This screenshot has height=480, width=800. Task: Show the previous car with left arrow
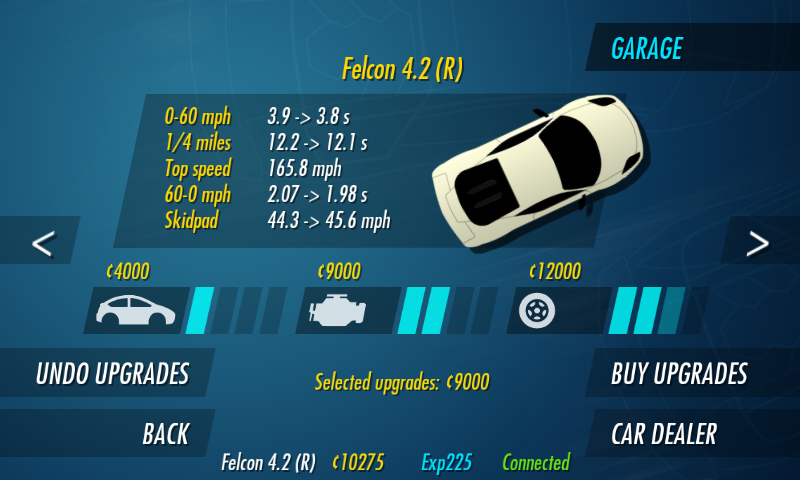pos(42,242)
